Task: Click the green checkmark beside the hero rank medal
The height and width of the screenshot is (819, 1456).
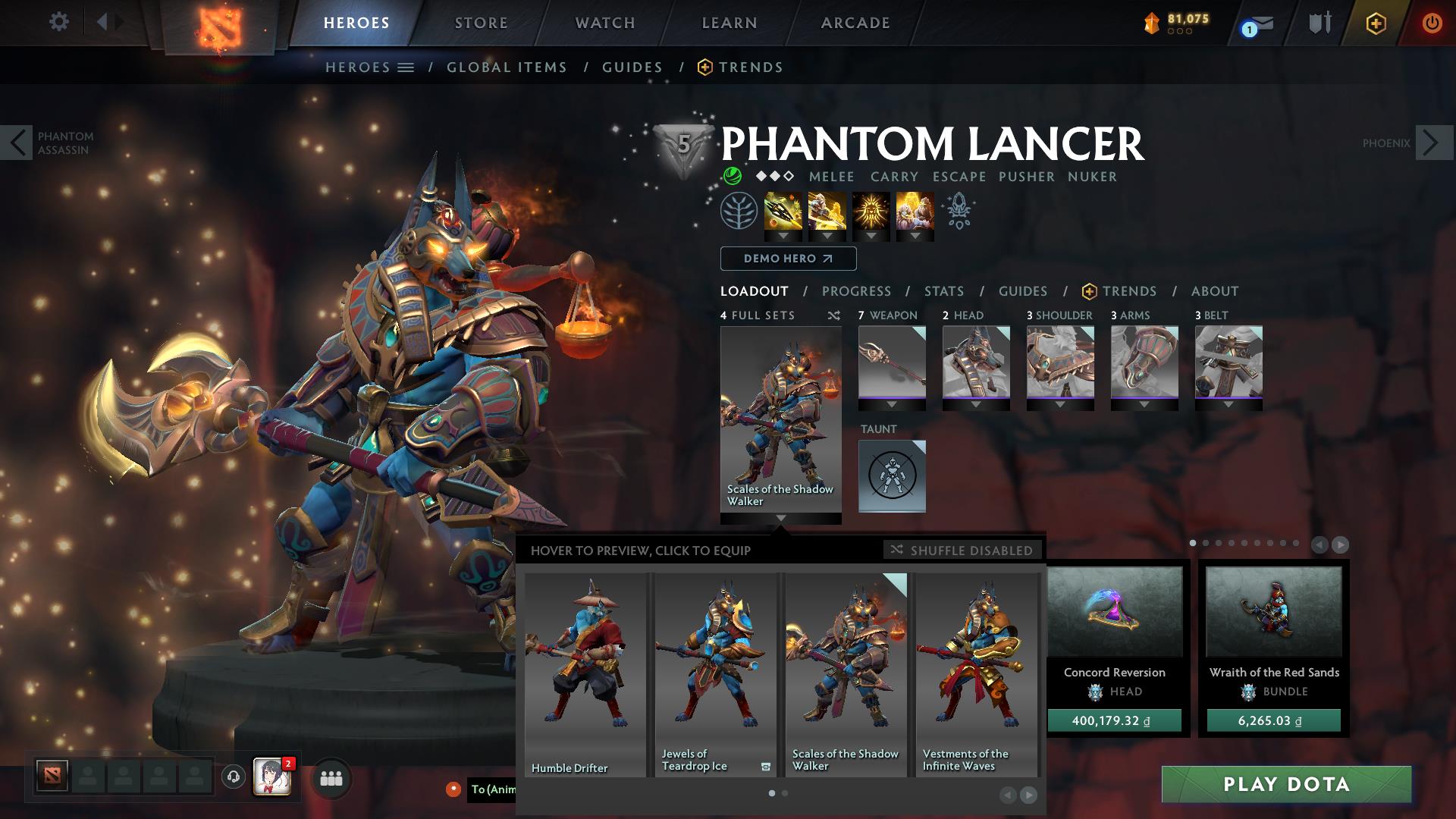Action: click(x=732, y=177)
